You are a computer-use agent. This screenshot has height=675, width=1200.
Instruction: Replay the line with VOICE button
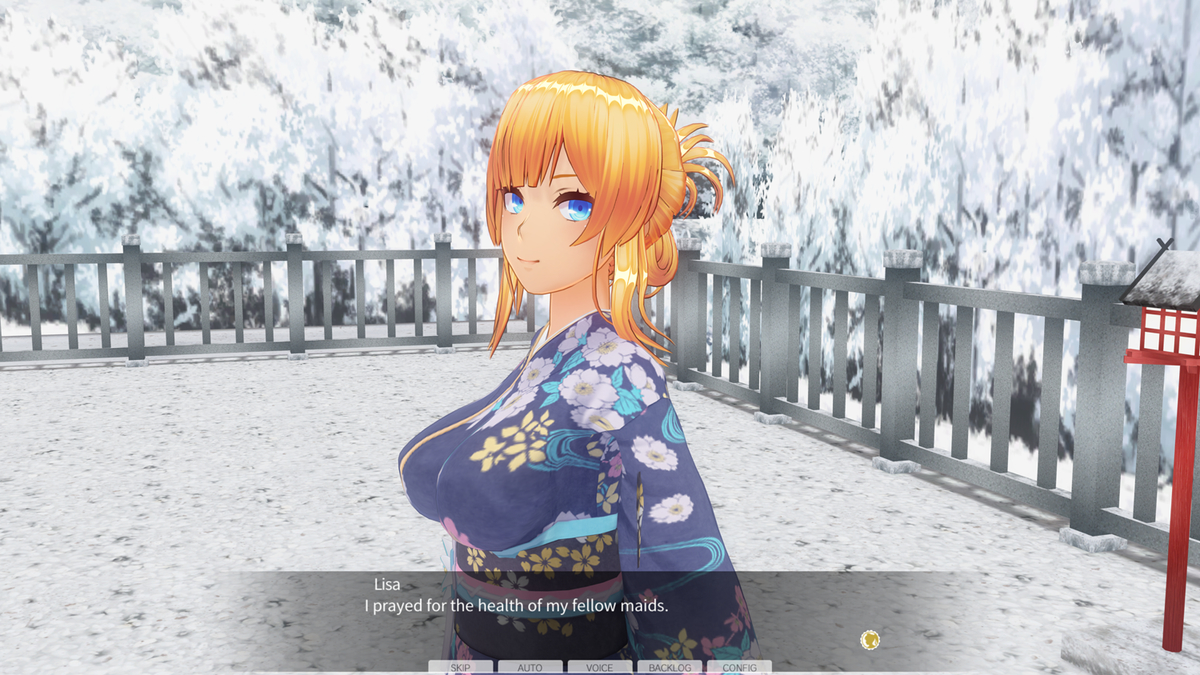pos(599,667)
